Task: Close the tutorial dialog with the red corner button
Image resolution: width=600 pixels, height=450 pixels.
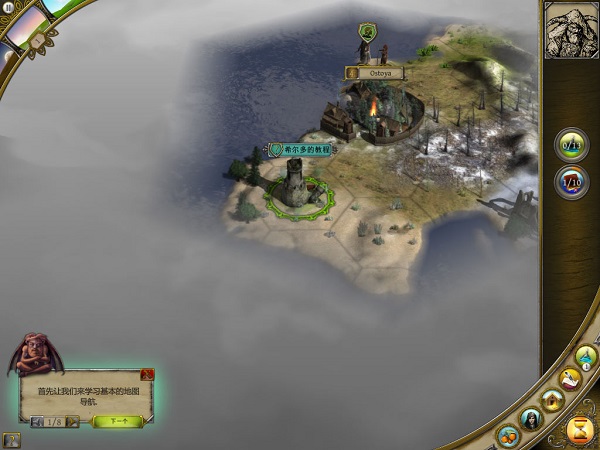Action: (x=147, y=374)
